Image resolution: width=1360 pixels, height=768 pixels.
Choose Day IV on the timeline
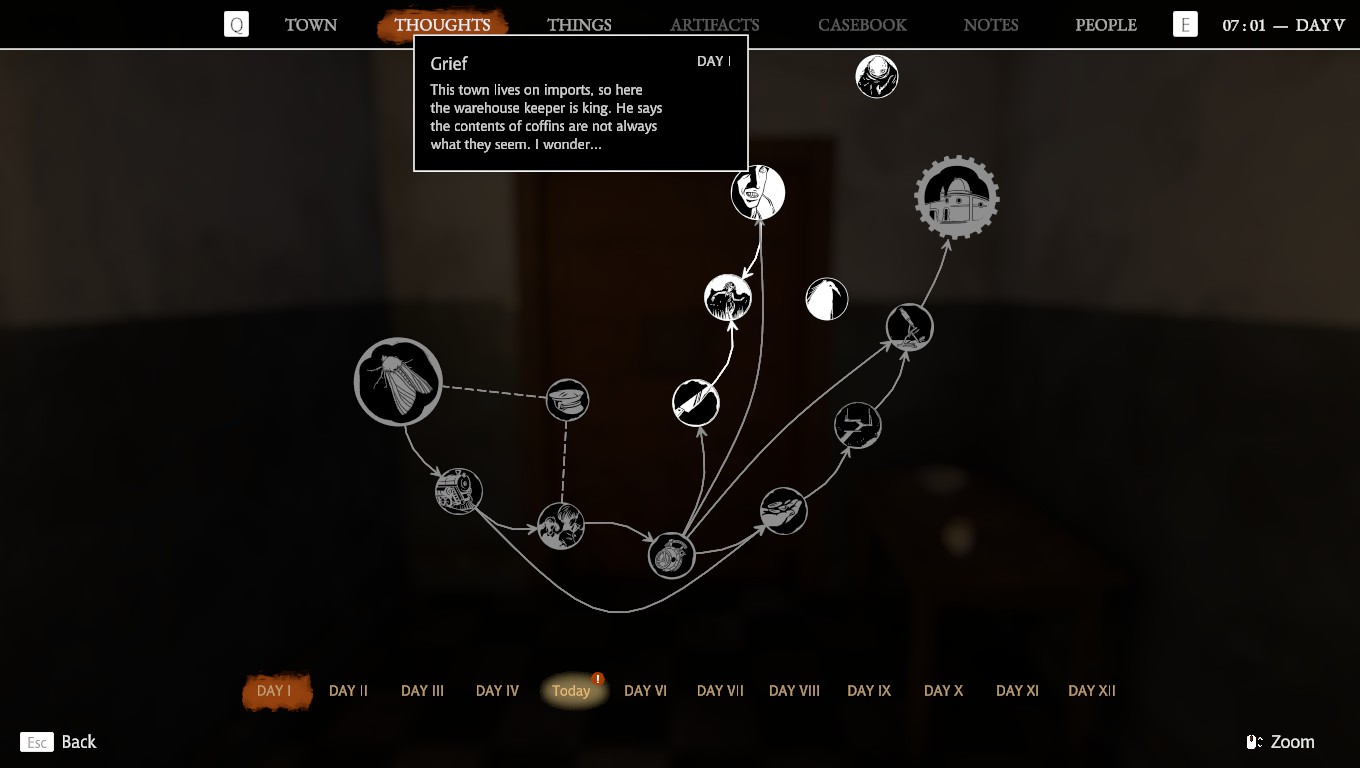point(497,691)
